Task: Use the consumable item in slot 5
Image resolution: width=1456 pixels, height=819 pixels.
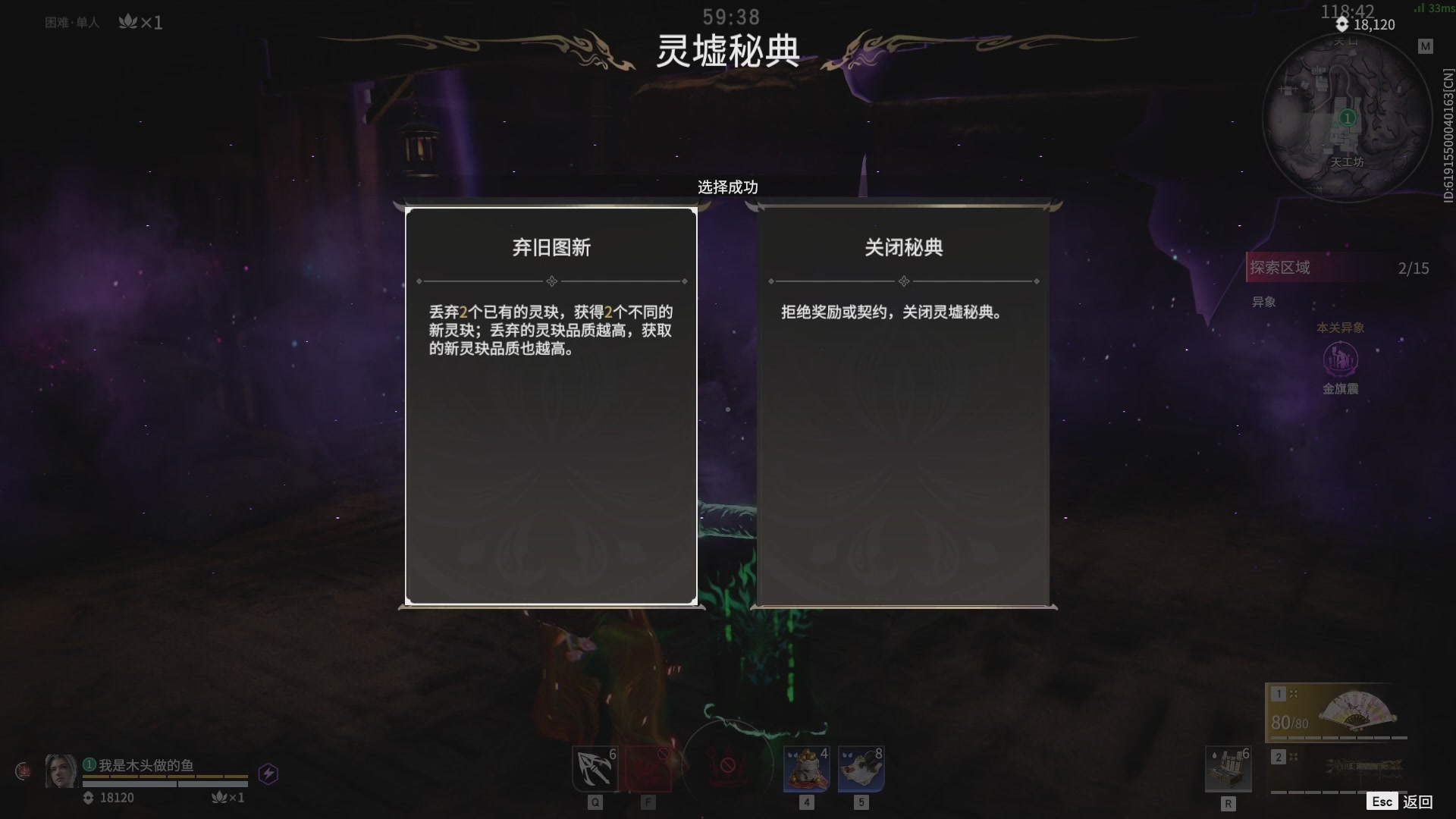Action: [861, 768]
